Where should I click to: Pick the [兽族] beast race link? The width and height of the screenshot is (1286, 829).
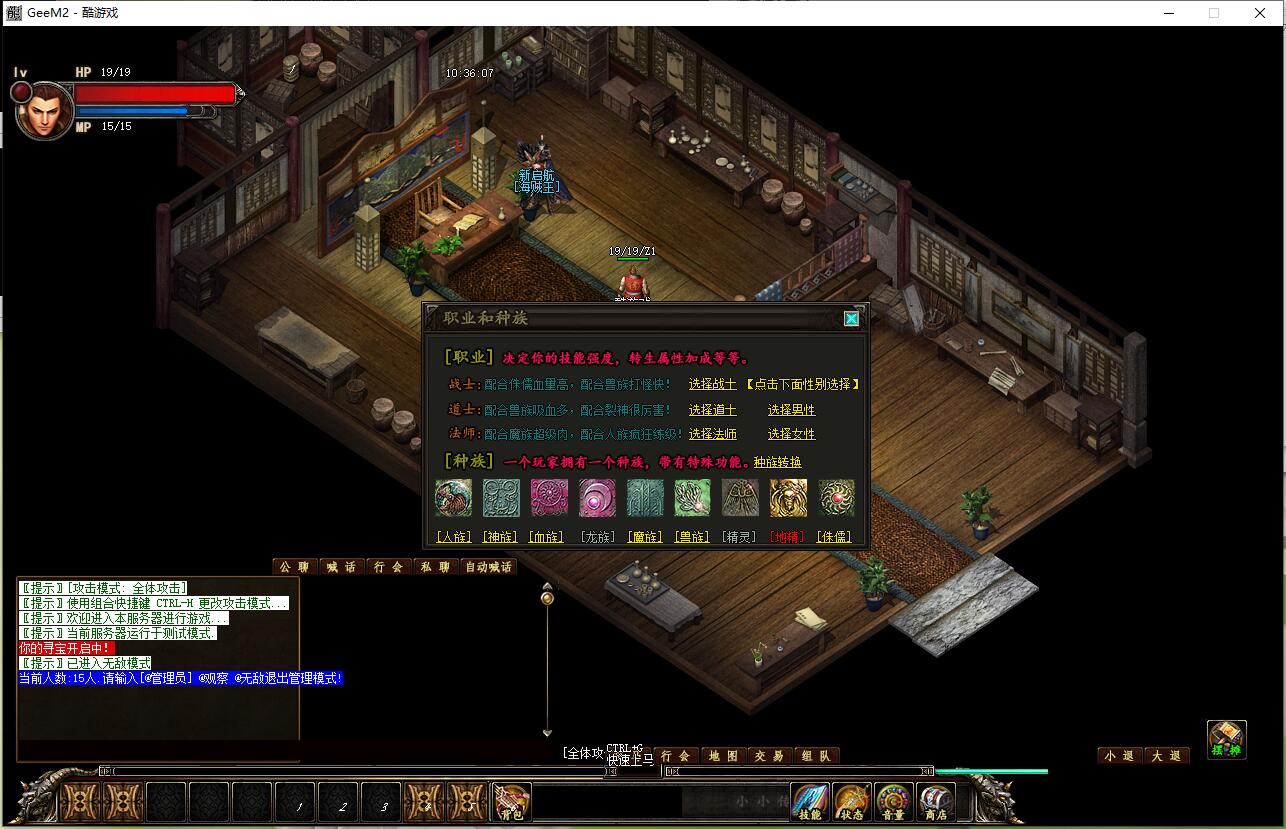pyautogui.click(x=692, y=537)
